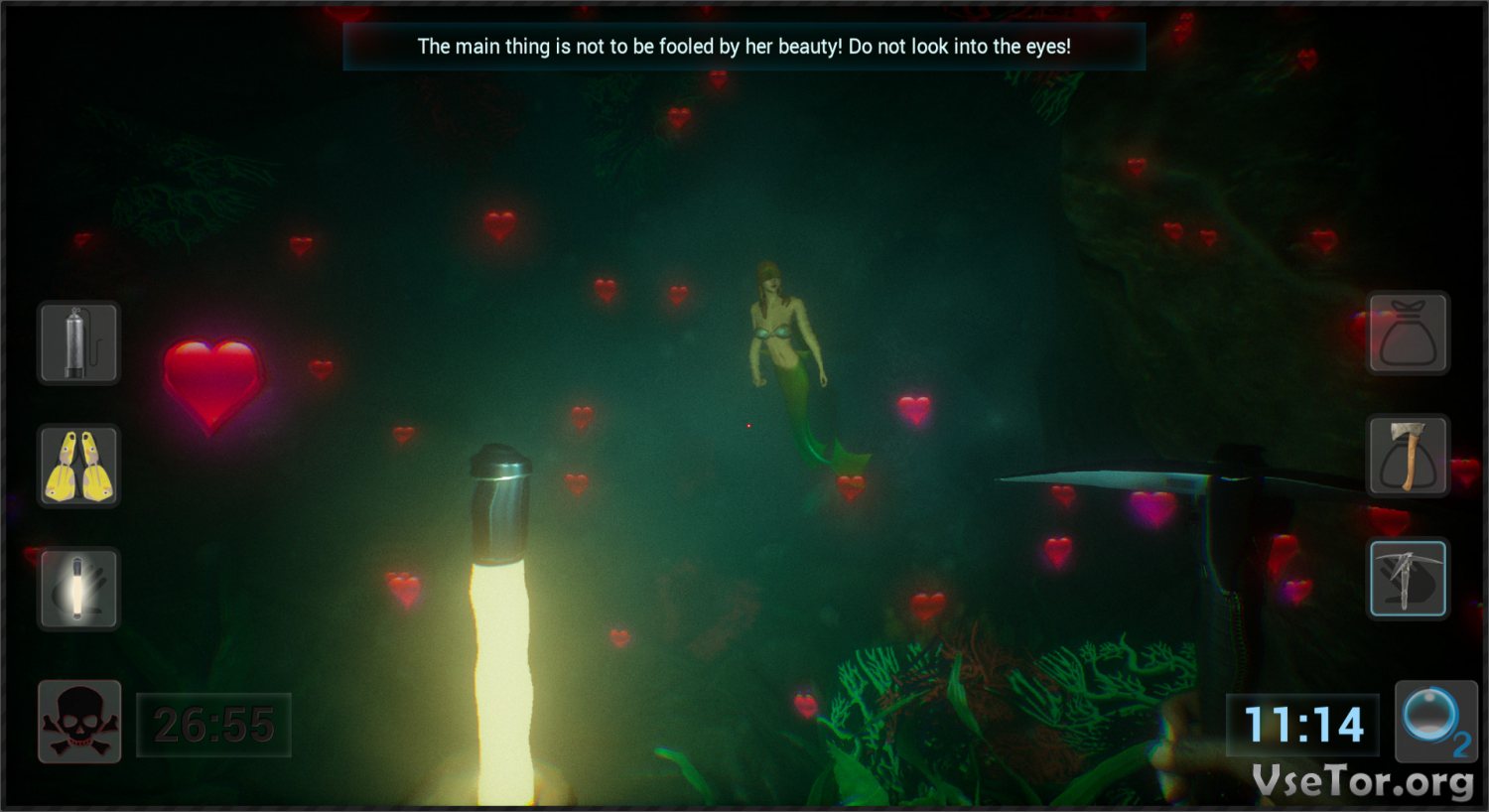Click the O2 oxygen bubble icon
Image resolution: width=1489 pixels, height=812 pixels.
(1434, 722)
